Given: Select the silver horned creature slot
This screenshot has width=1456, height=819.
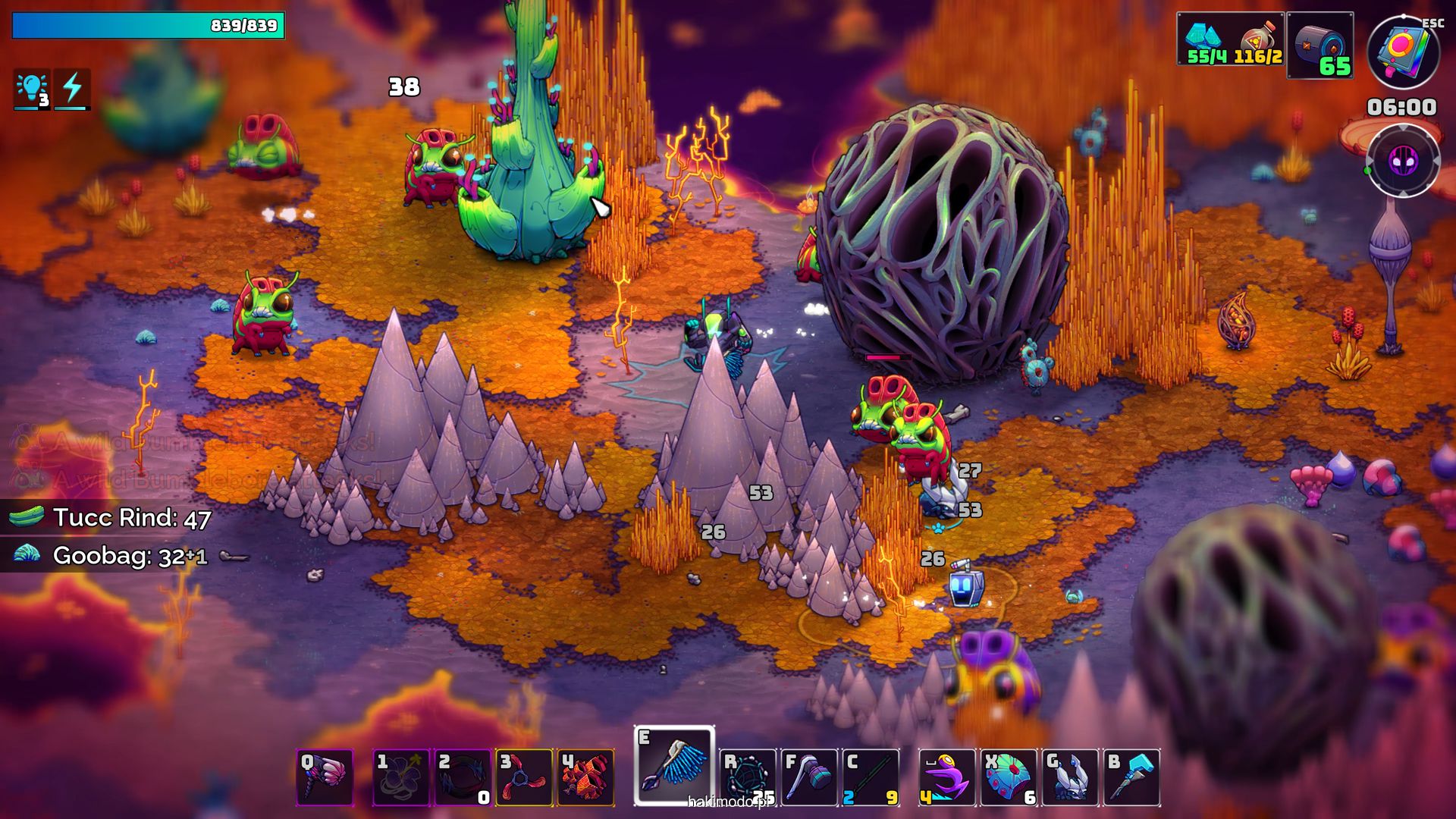Looking at the screenshot, I should pyautogui.click(x=1070, y=777).
